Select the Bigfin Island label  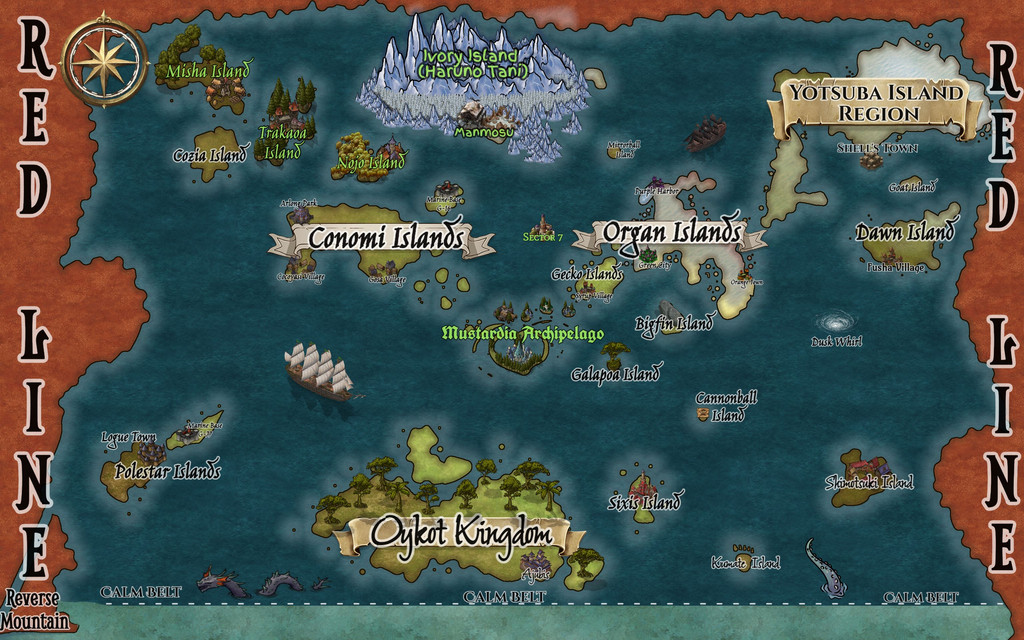coord(674,324)
